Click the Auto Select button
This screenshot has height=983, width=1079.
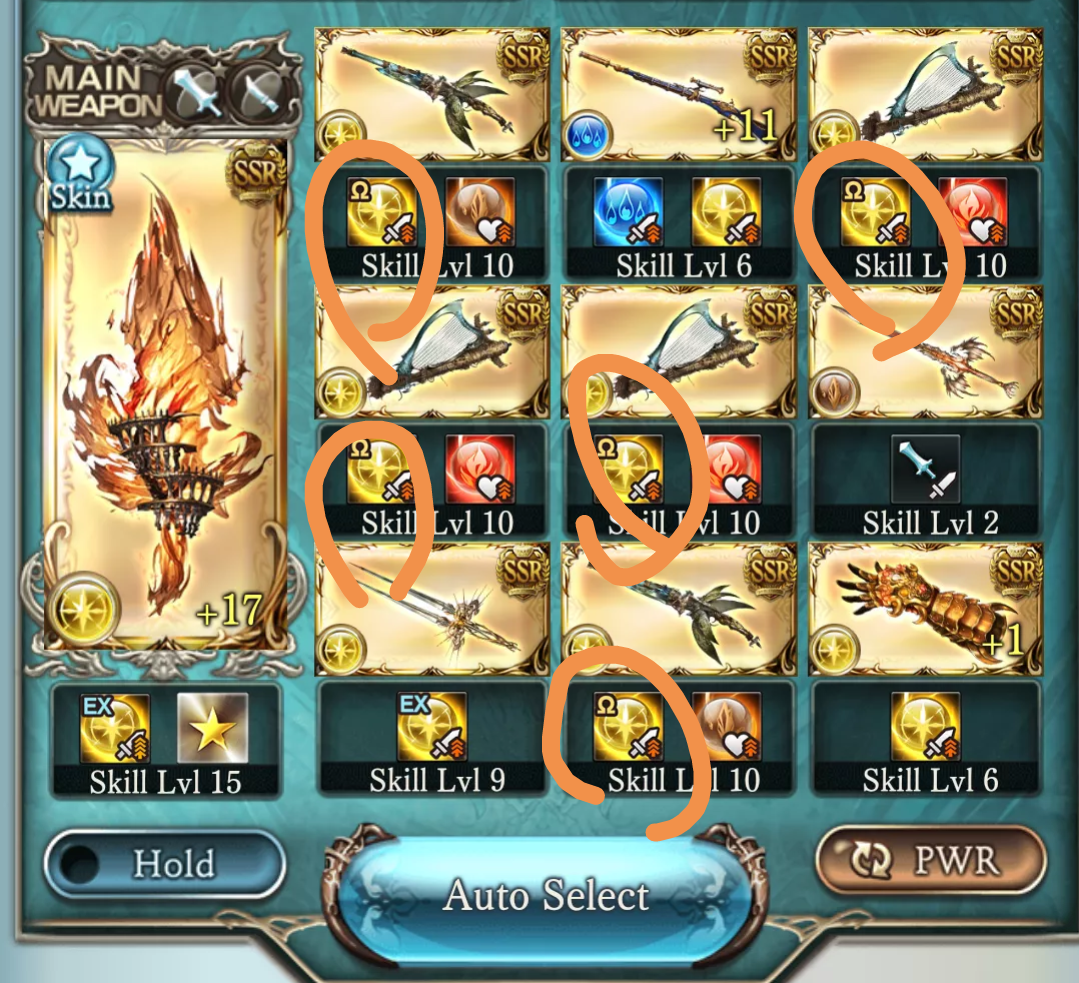(546, 894)
